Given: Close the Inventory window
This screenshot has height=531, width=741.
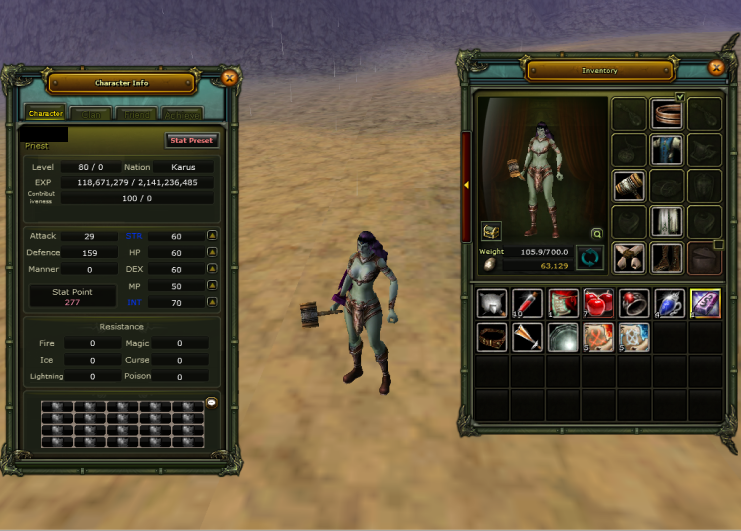Looking at the screenshot, I should coord(715,68).
